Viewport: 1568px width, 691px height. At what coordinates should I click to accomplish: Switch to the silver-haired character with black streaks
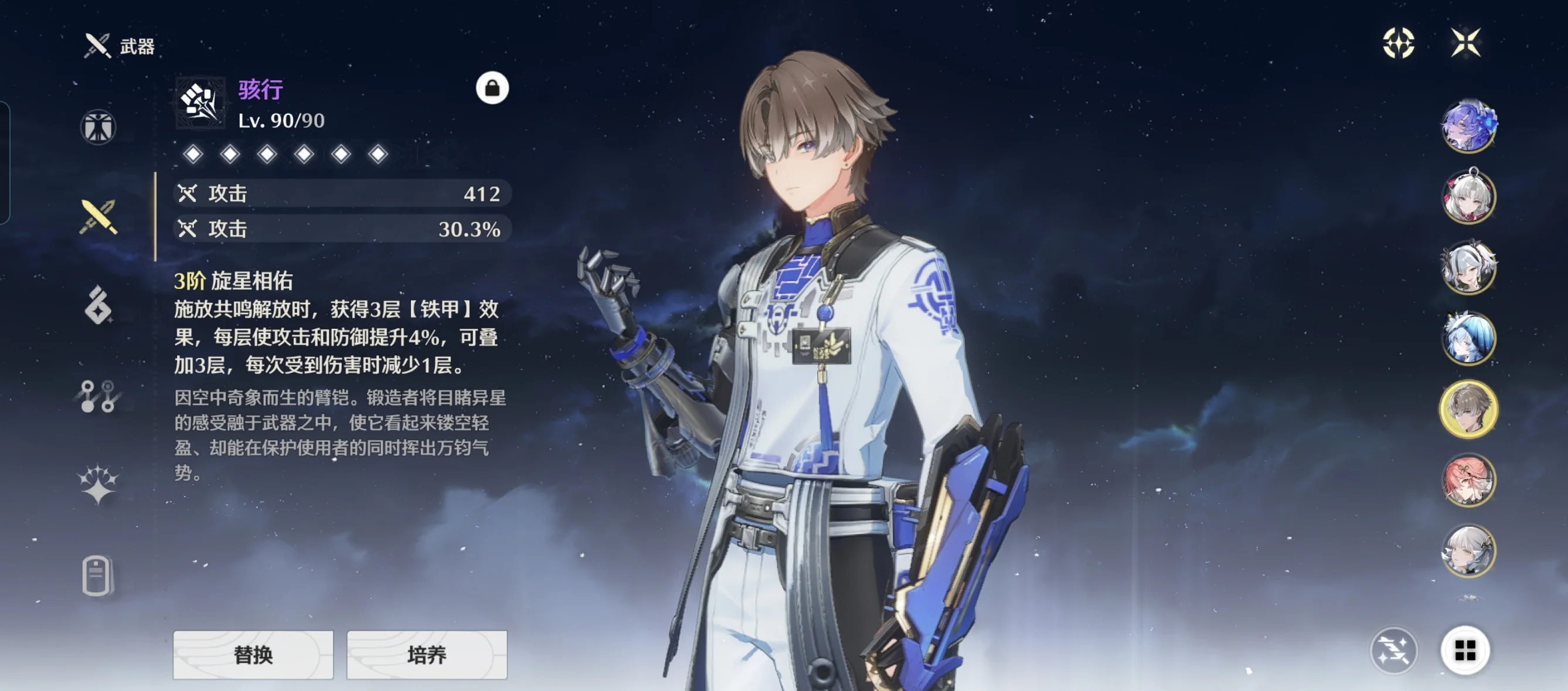[x=1469, y=267]
